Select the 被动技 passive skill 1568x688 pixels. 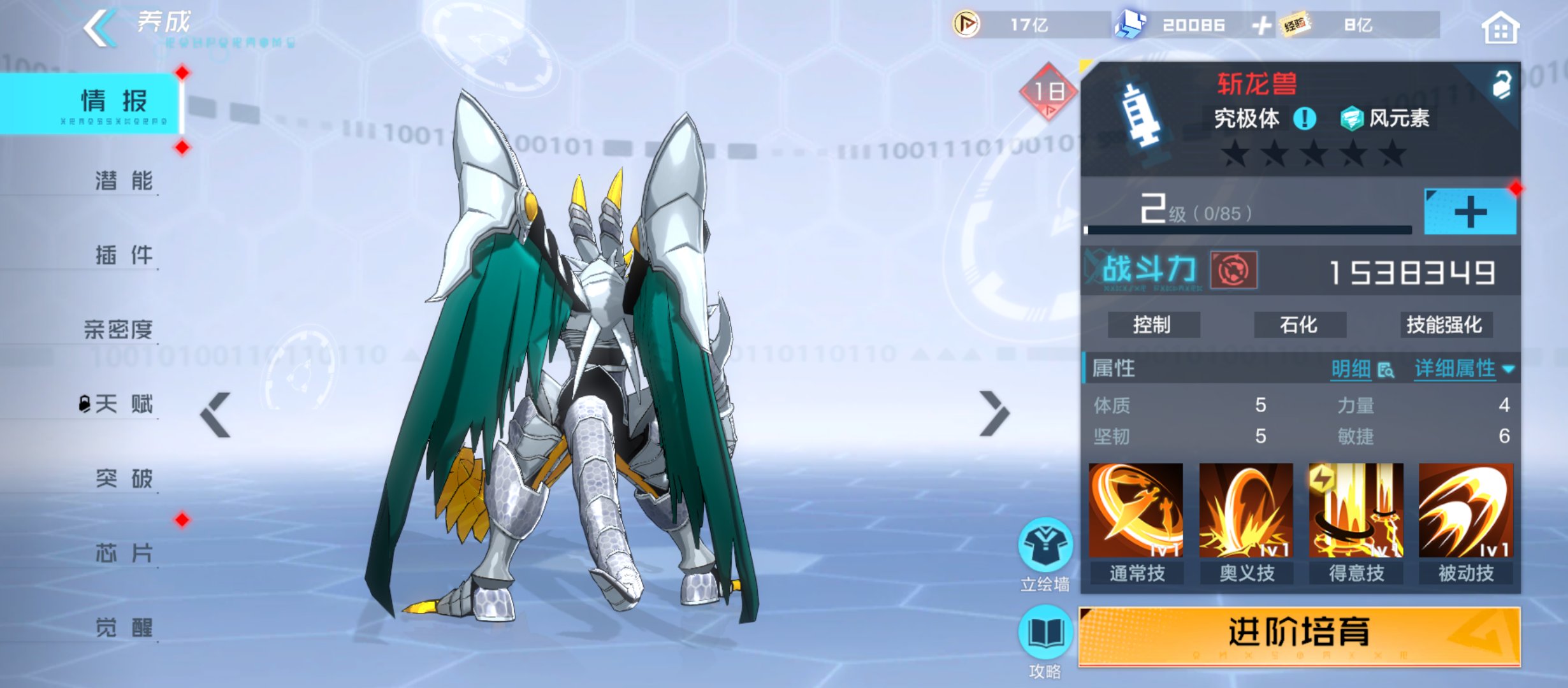(1466, 511)
